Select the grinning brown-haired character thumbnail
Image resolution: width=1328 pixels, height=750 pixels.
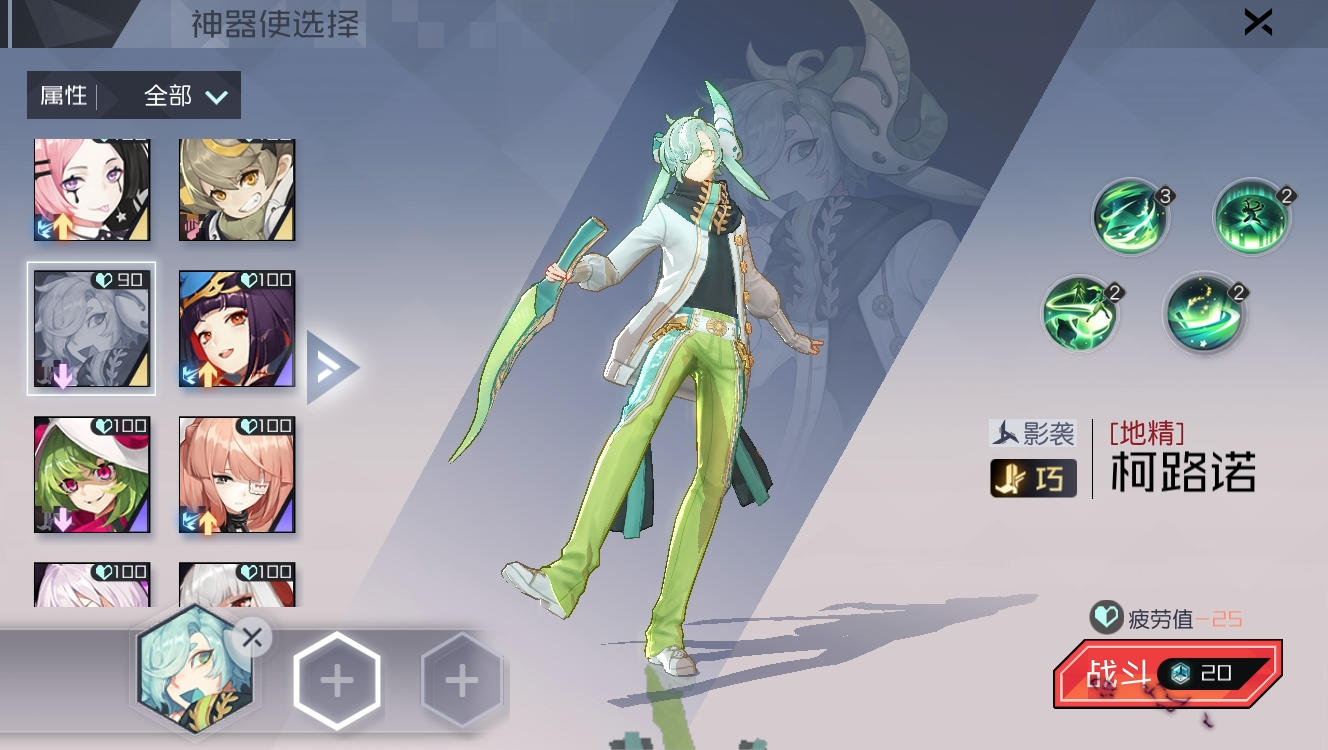(x=236, y=188)
